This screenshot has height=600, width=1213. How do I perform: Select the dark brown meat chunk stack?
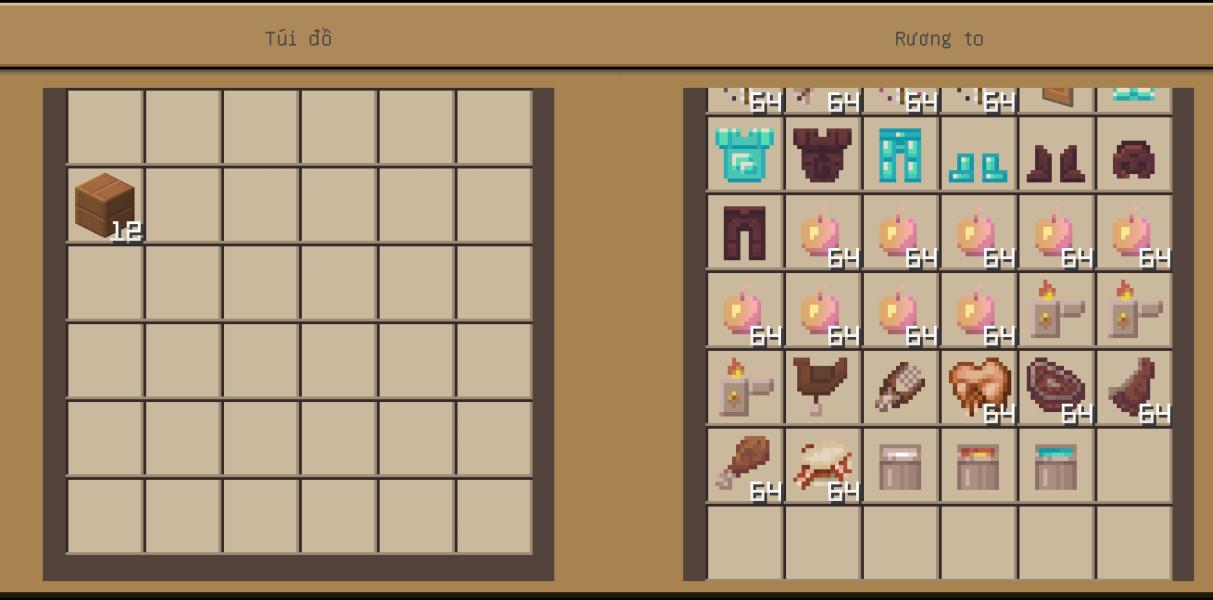pos(1133,387)
